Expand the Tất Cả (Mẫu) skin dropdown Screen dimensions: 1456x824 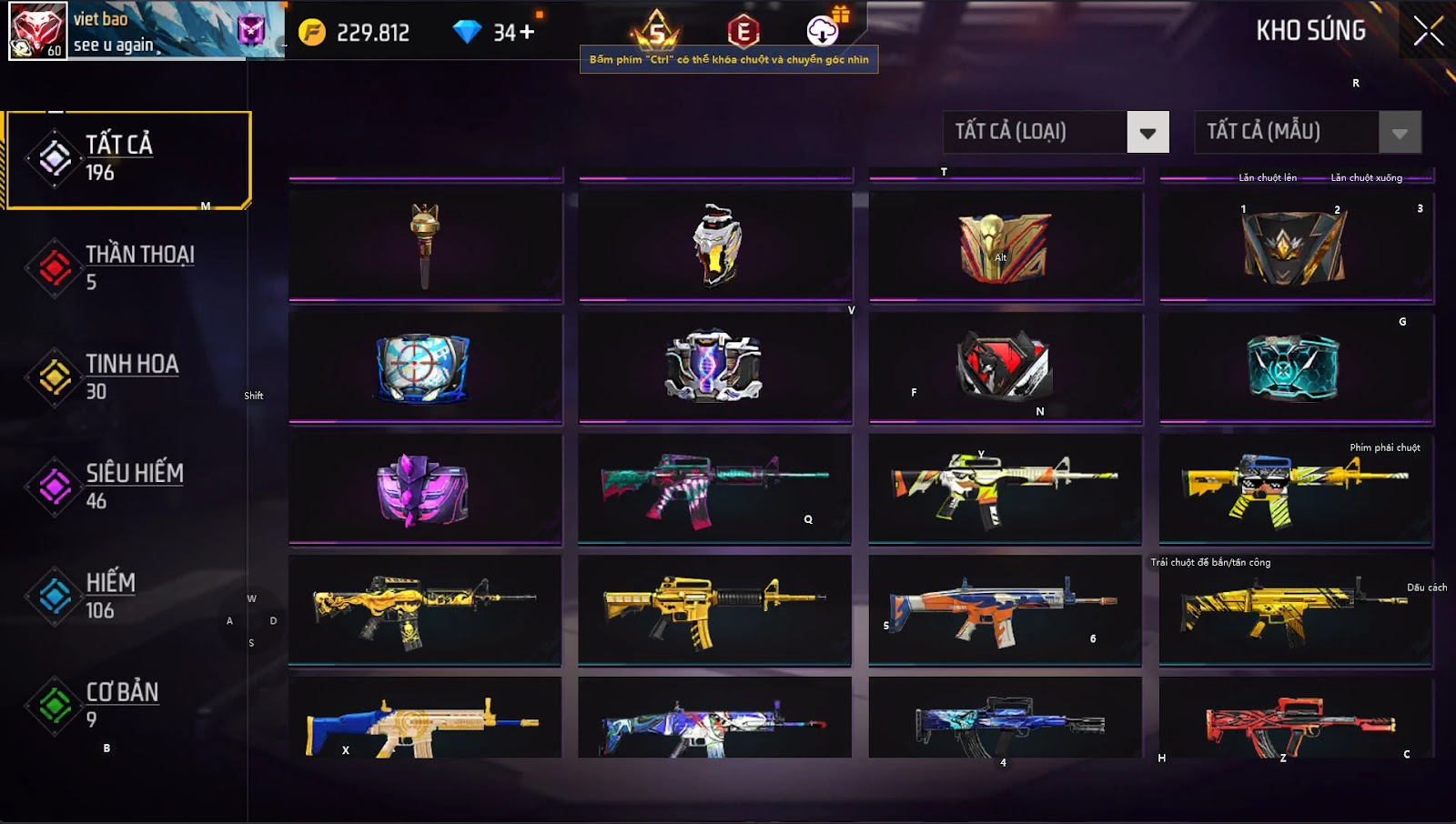(1399, 133)
